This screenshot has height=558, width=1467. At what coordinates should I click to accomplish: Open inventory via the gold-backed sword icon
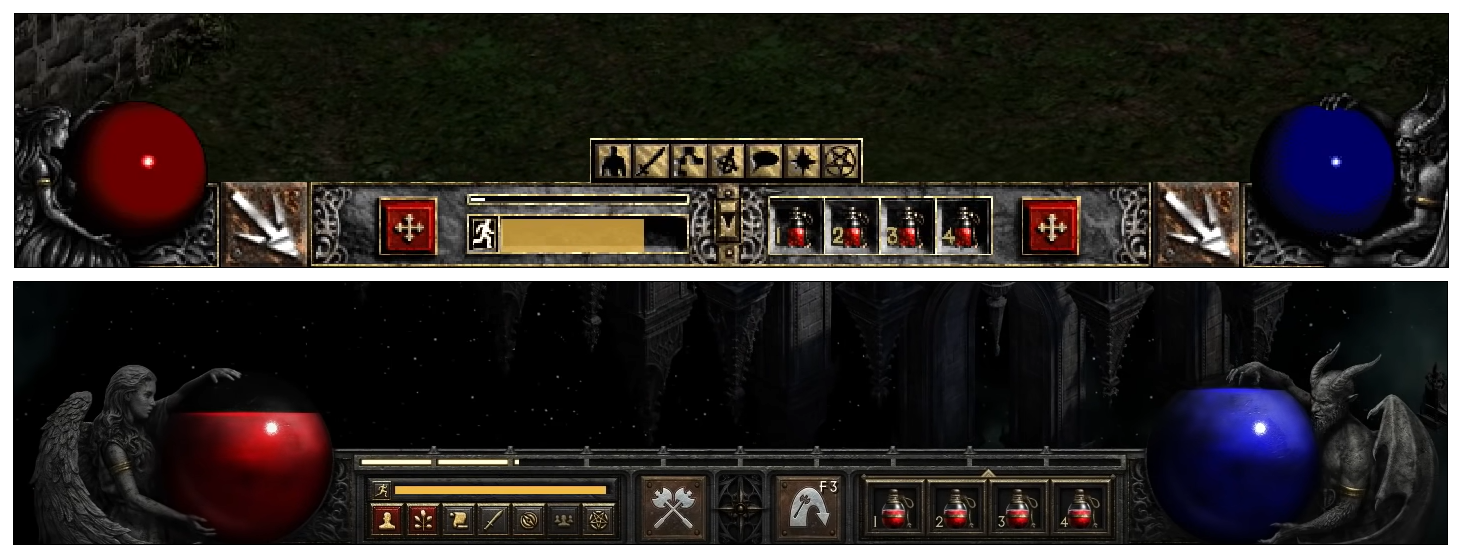[x=650, y=161]
